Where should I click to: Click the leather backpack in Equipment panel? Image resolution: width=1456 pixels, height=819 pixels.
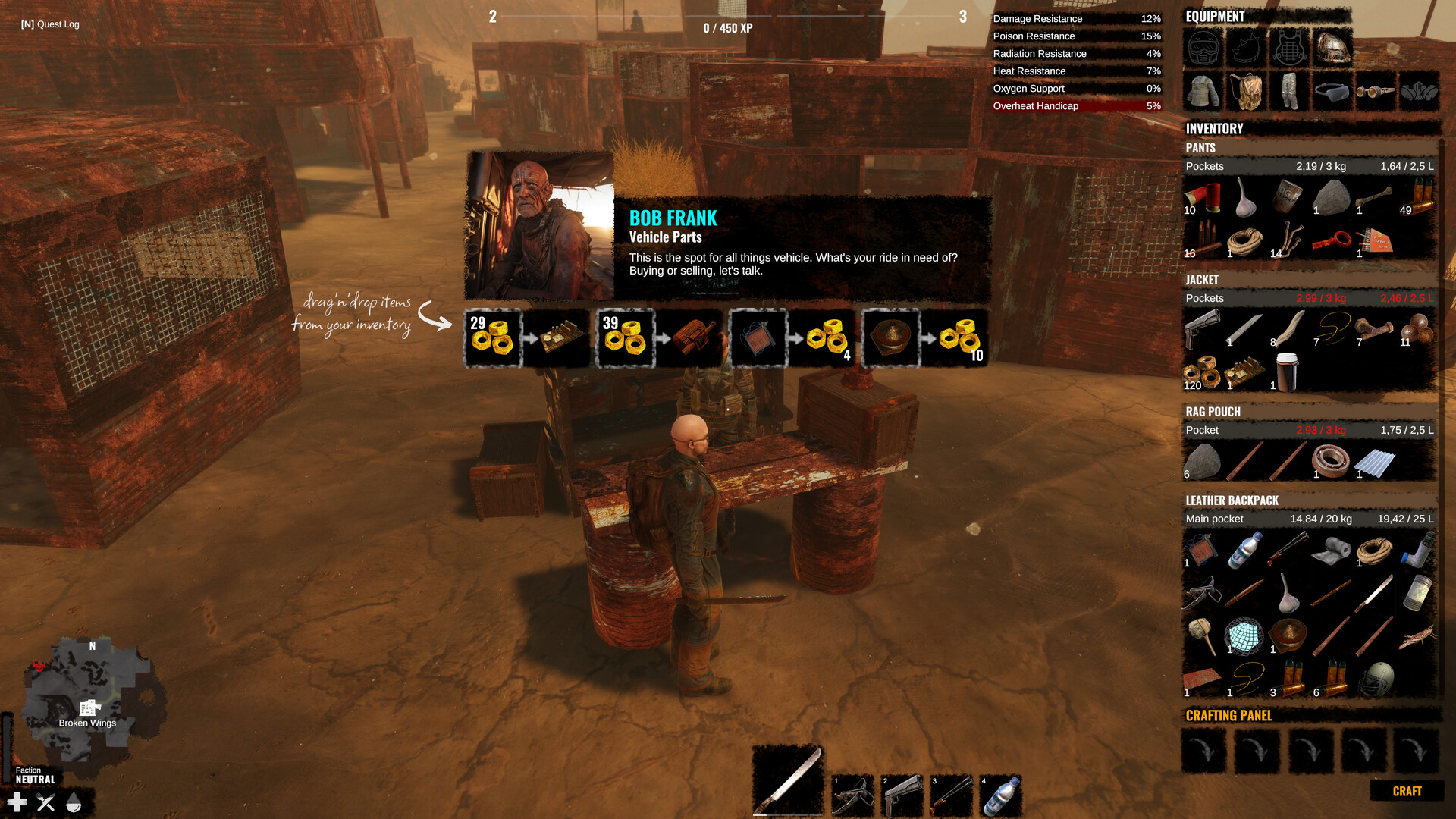1247,90
